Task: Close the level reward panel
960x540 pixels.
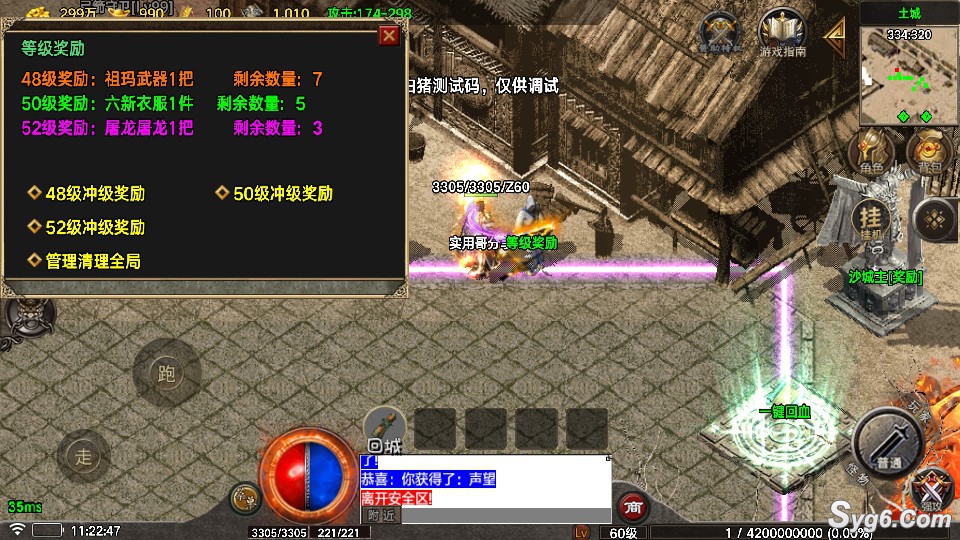Action: tap(389, 36)
